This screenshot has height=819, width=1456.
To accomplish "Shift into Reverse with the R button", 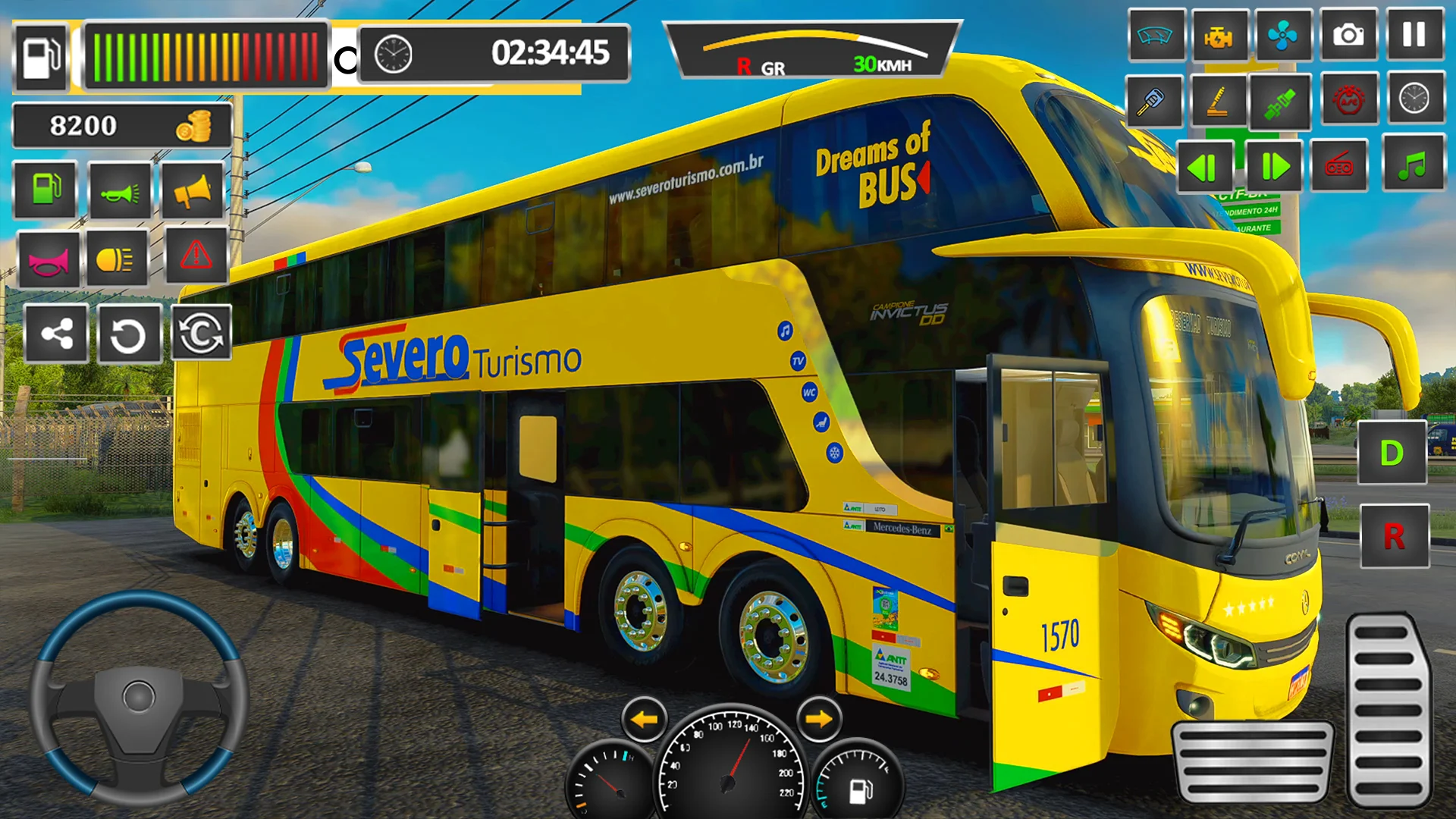I will pyautogui.click(x=1395, y=536).
